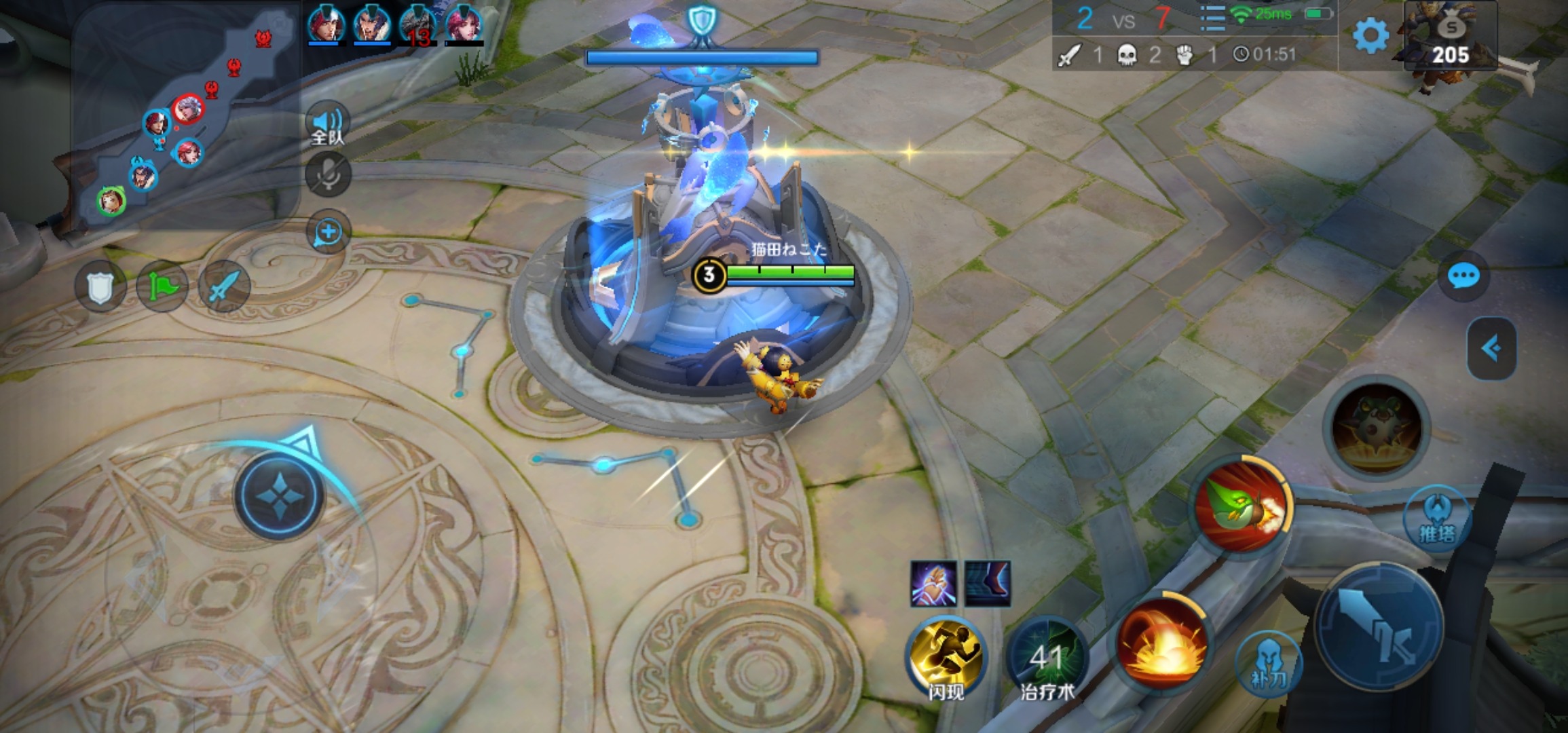The height and width of the screenshot is (733, 1568).
Task: Tap the 治疗术 heal spell
Action: tap(1047, 657)
